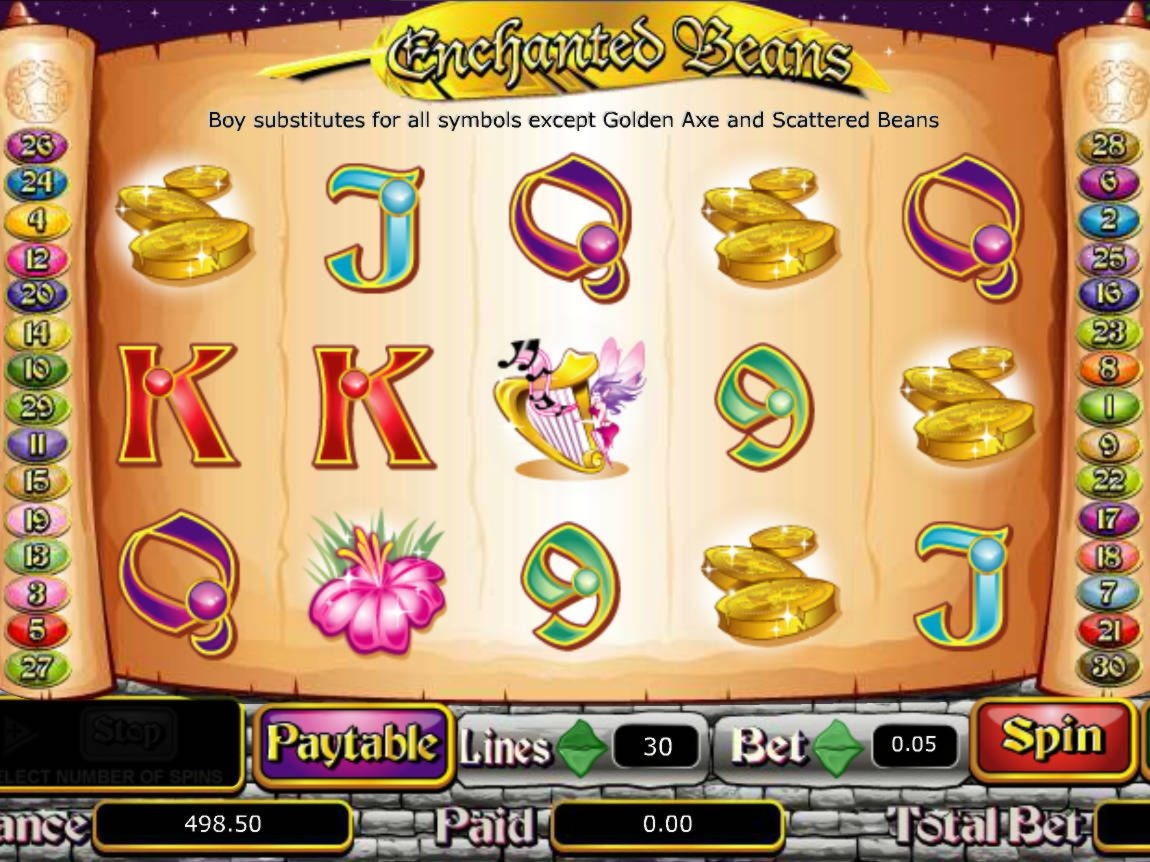Select payline 5 marker
1150x862 pixels.
coord(36,630)
